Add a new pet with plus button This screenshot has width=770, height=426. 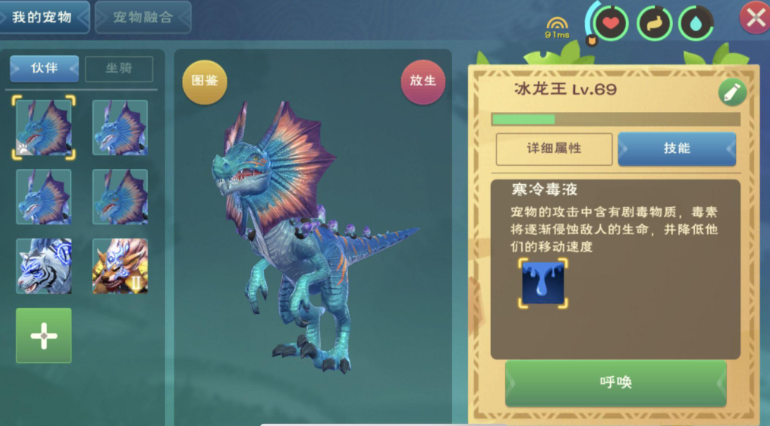[44, 336]
